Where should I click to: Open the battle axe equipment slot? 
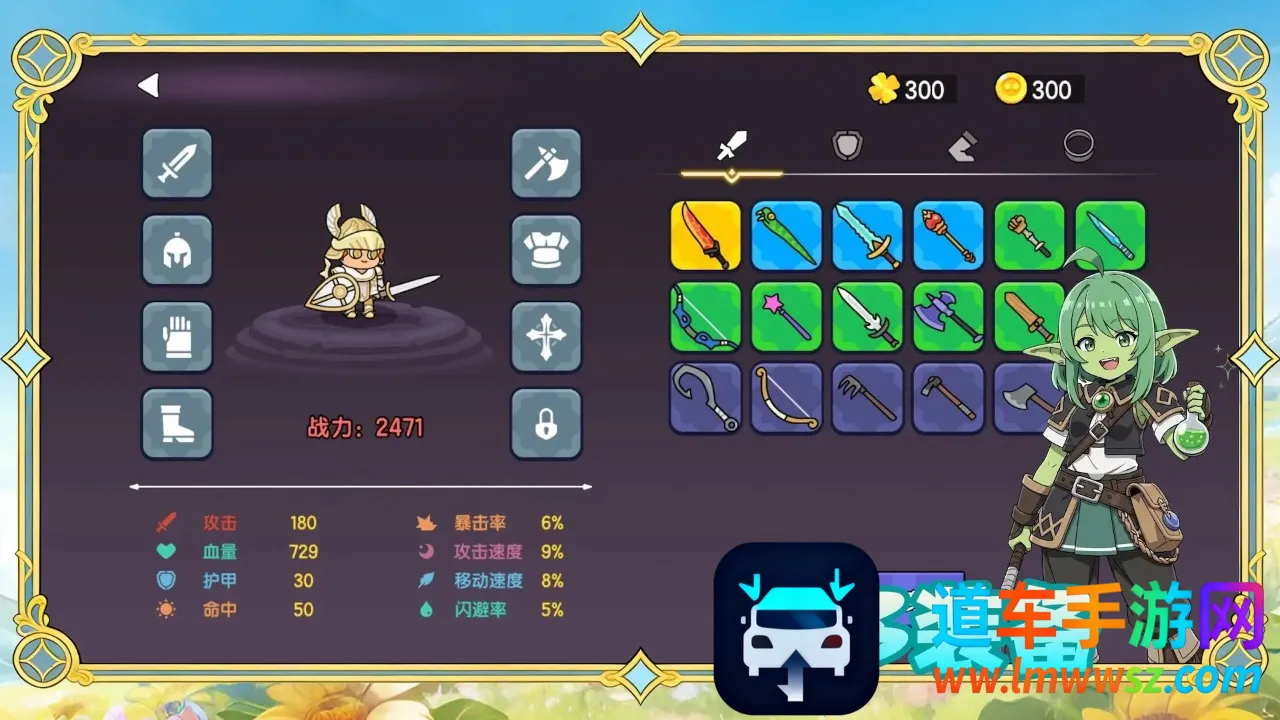546,163
